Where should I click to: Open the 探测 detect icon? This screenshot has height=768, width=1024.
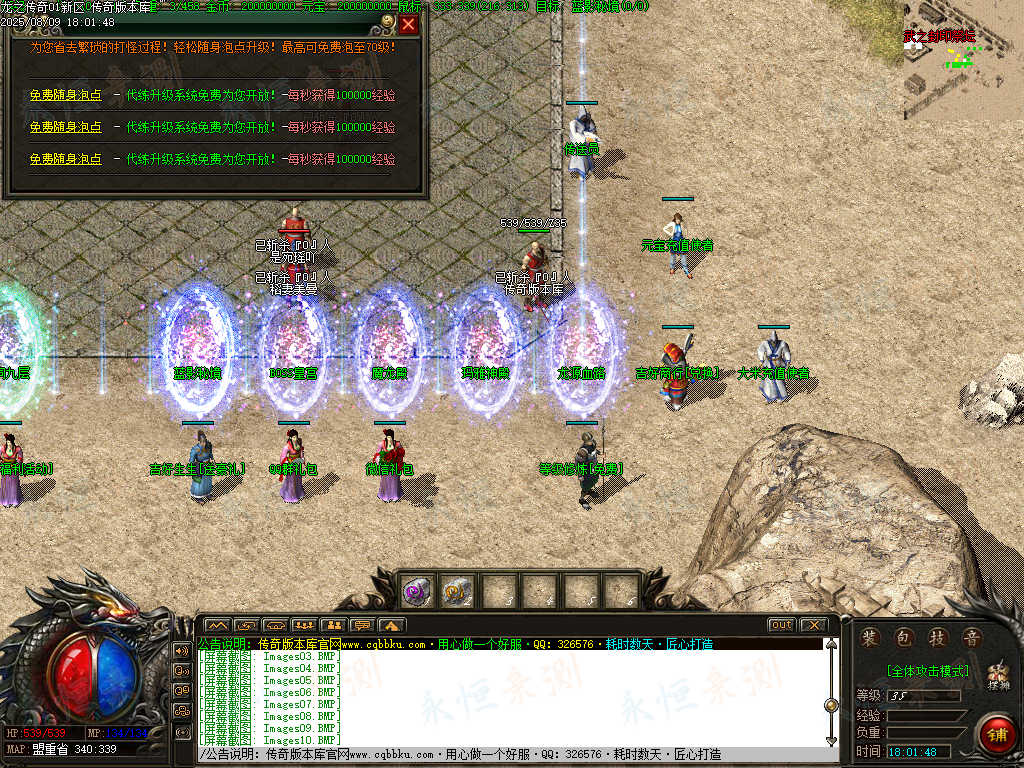pyautogui.click(x=997, y=678)
